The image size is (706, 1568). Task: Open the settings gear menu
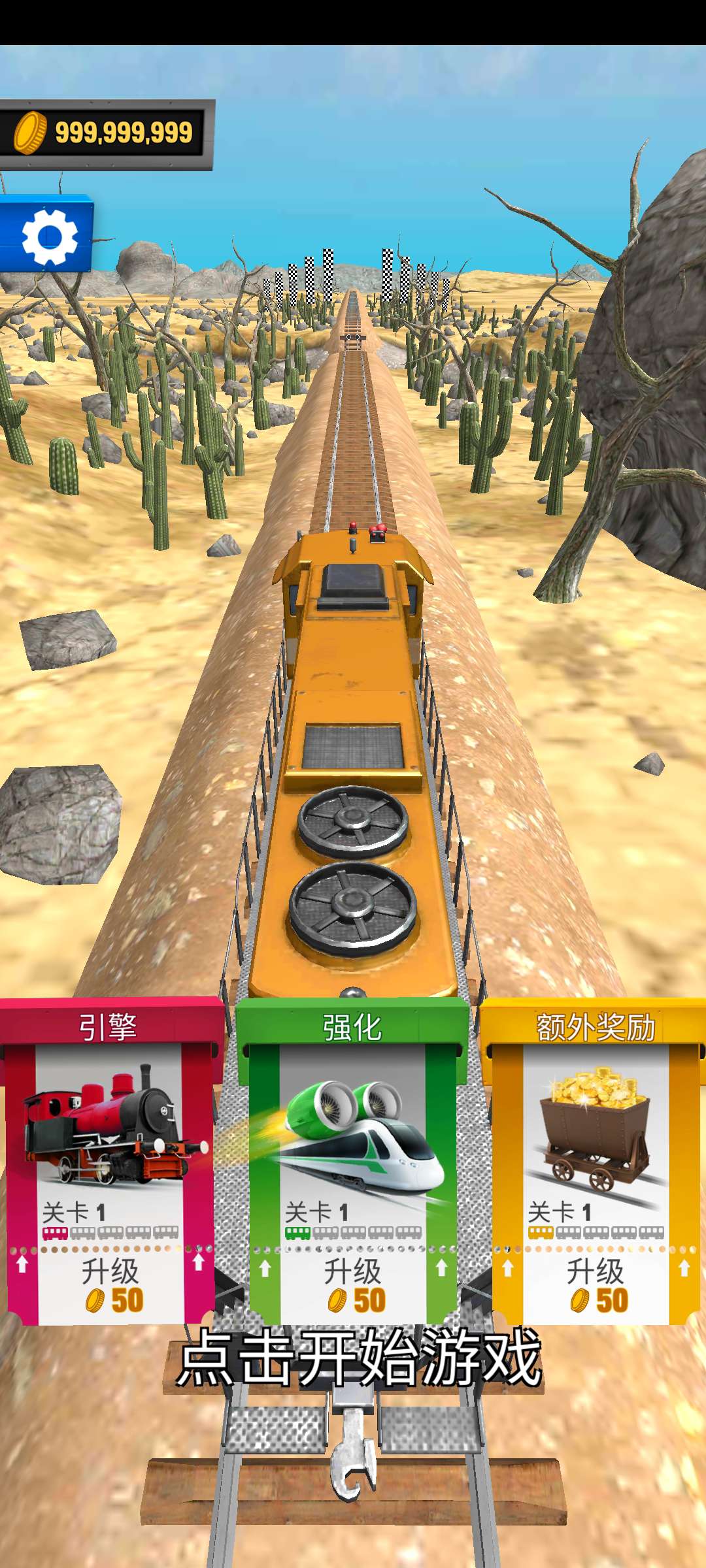pyautogui.click(x=48, y=237)
